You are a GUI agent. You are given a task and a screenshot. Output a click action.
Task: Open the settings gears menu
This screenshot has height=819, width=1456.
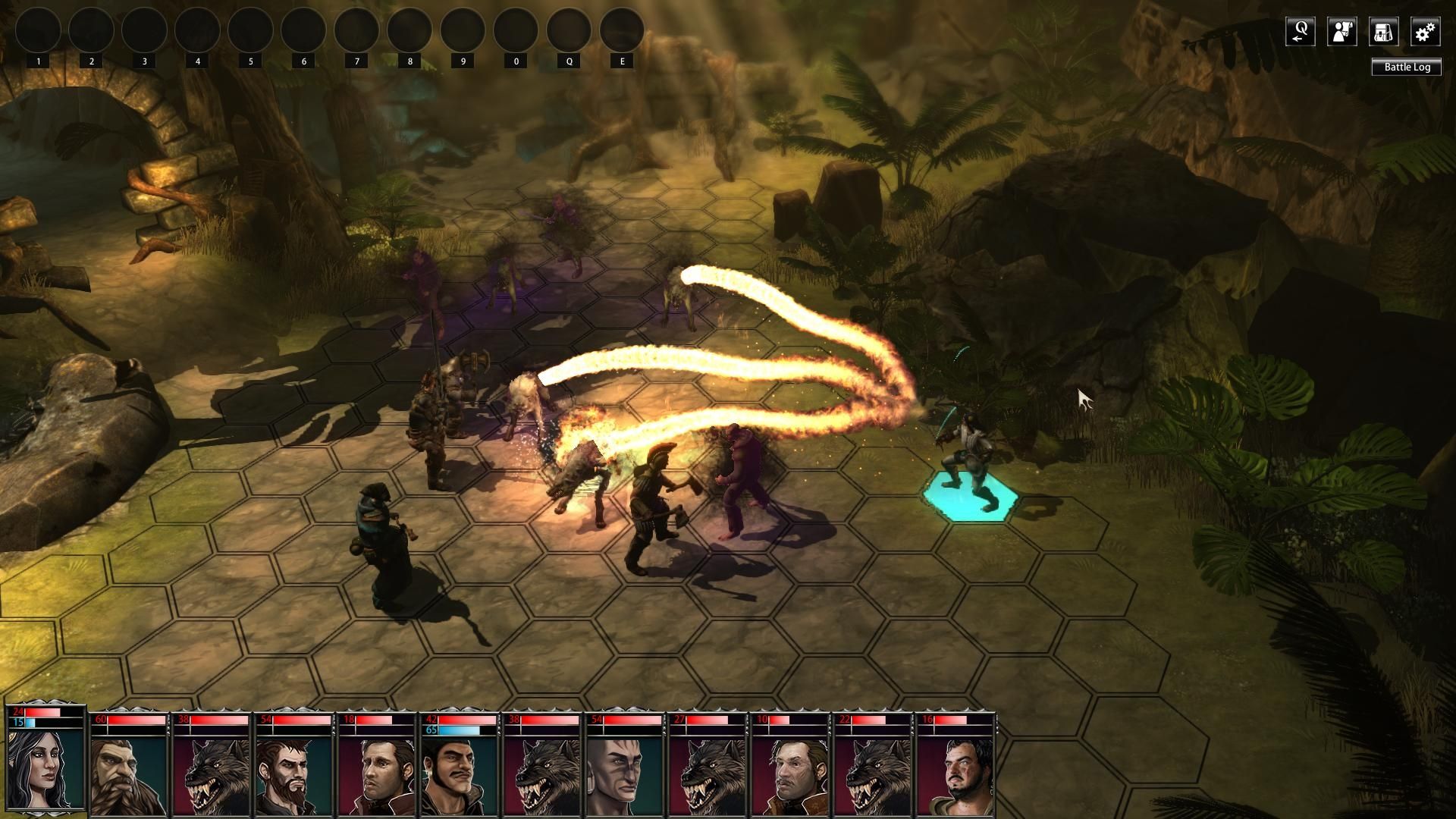pos(1425,32)
